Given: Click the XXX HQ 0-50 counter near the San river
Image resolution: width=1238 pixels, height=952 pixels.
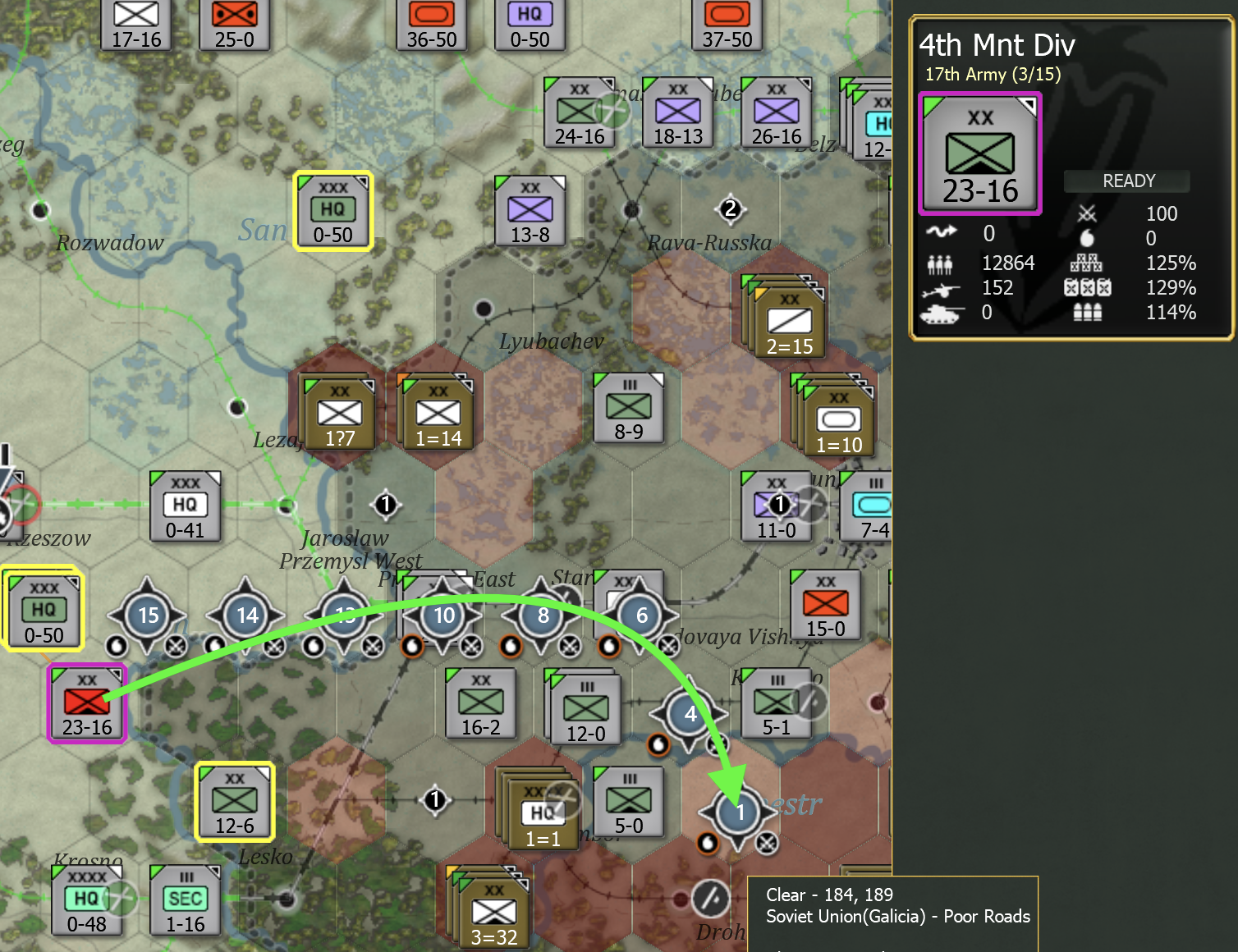Looking at the screenshot, I should [x=332, y=209].
